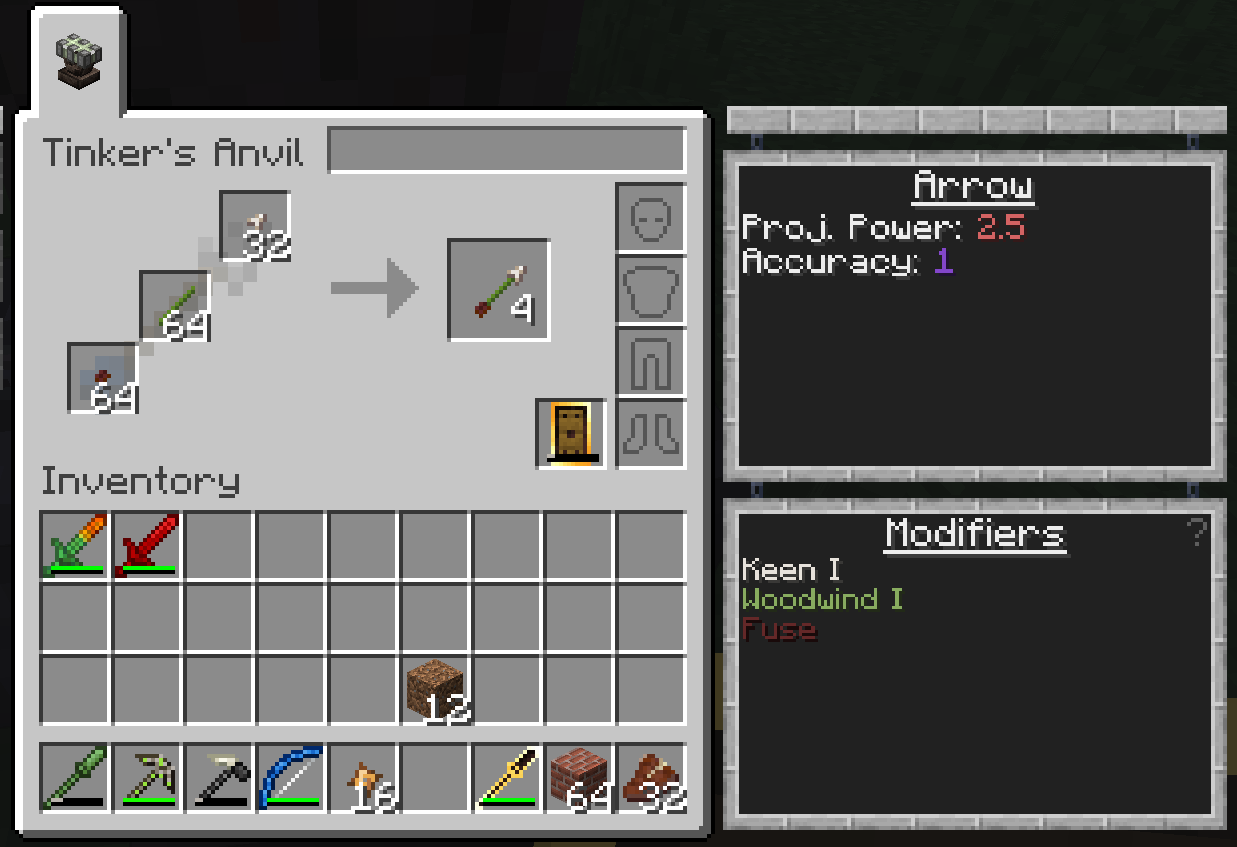Select the chestplate armor slot
Image resolution: width=1237 pixels, height=847 pixels.
650,290
